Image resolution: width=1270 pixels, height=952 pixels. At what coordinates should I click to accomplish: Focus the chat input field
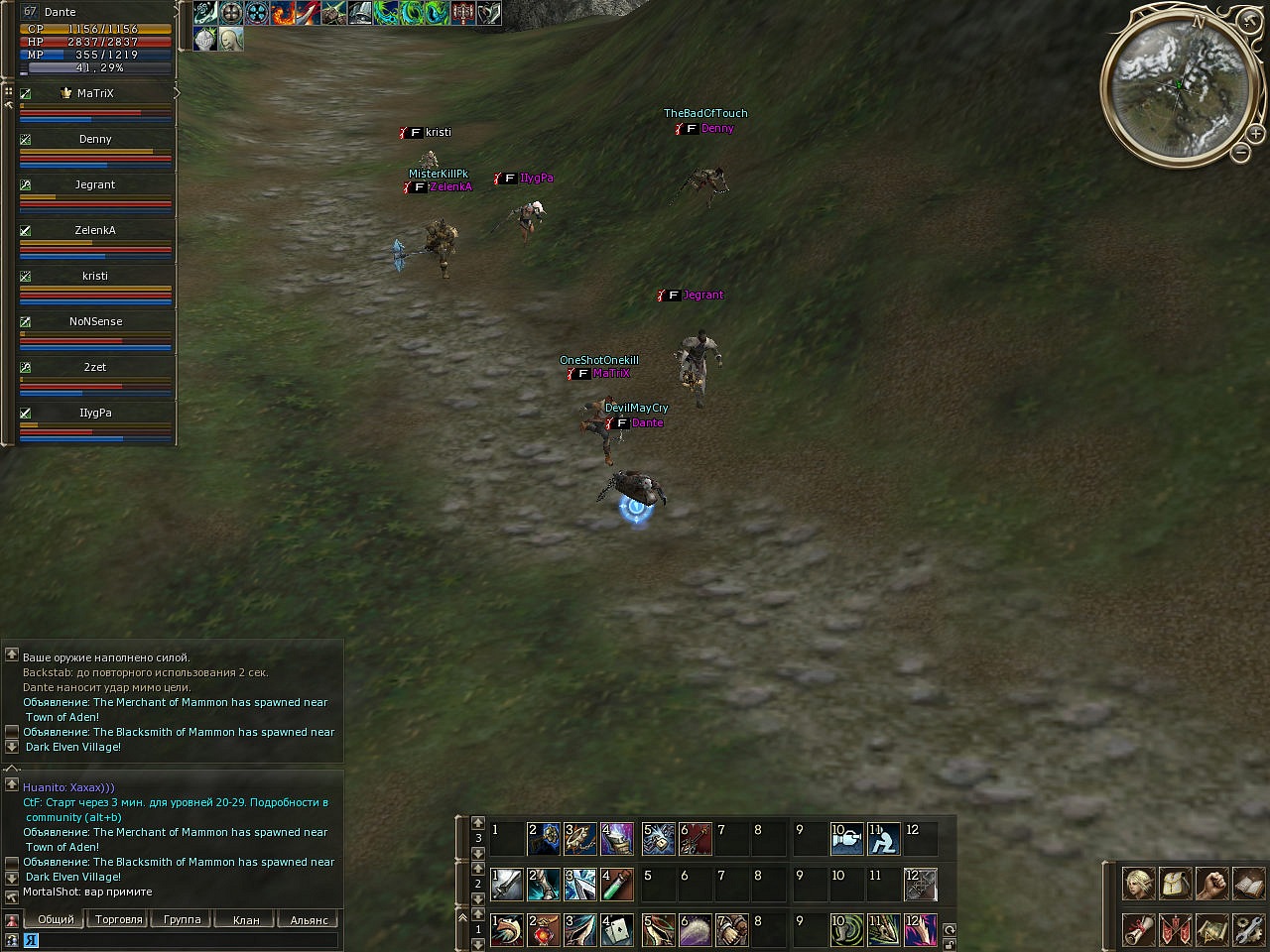pos(189,940)
